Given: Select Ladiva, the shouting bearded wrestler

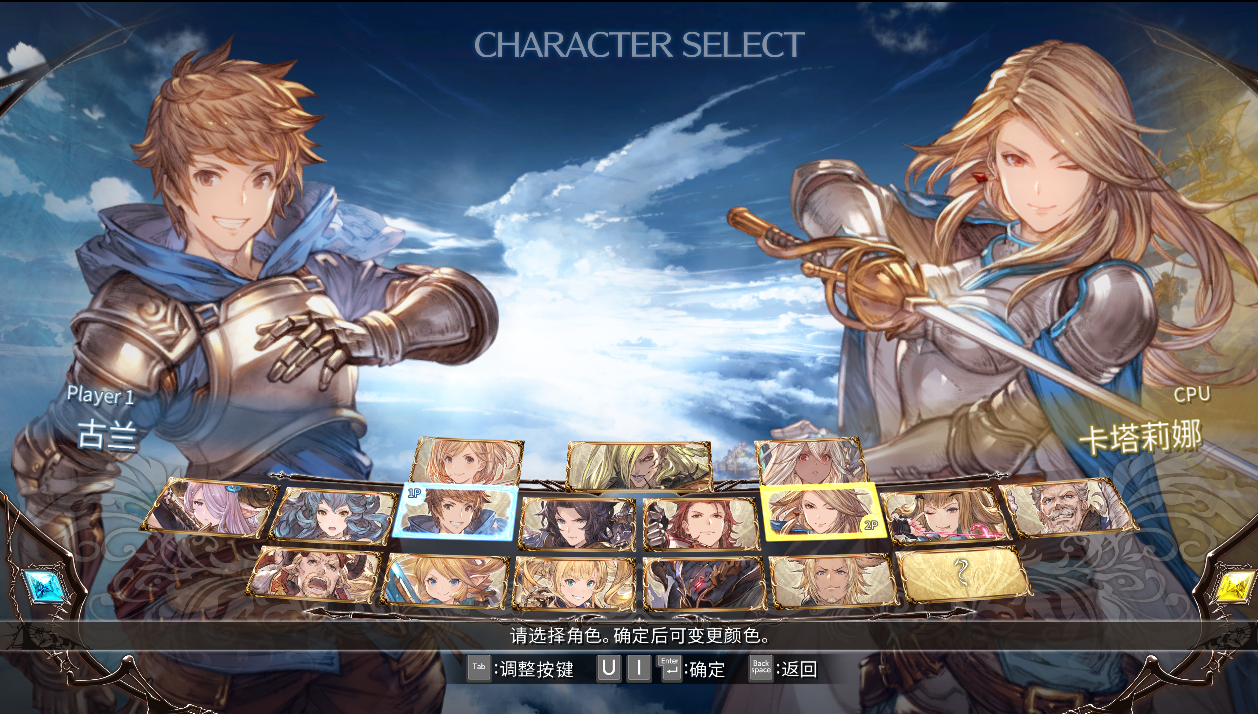Looking at the screenshot, I should [x=315, y=573].
